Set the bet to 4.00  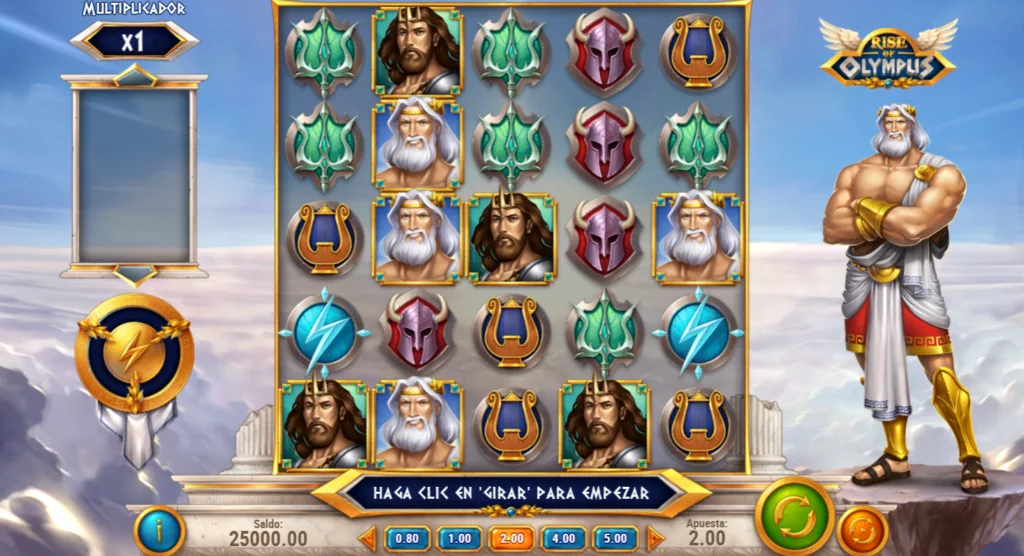(x=563, y=538)
